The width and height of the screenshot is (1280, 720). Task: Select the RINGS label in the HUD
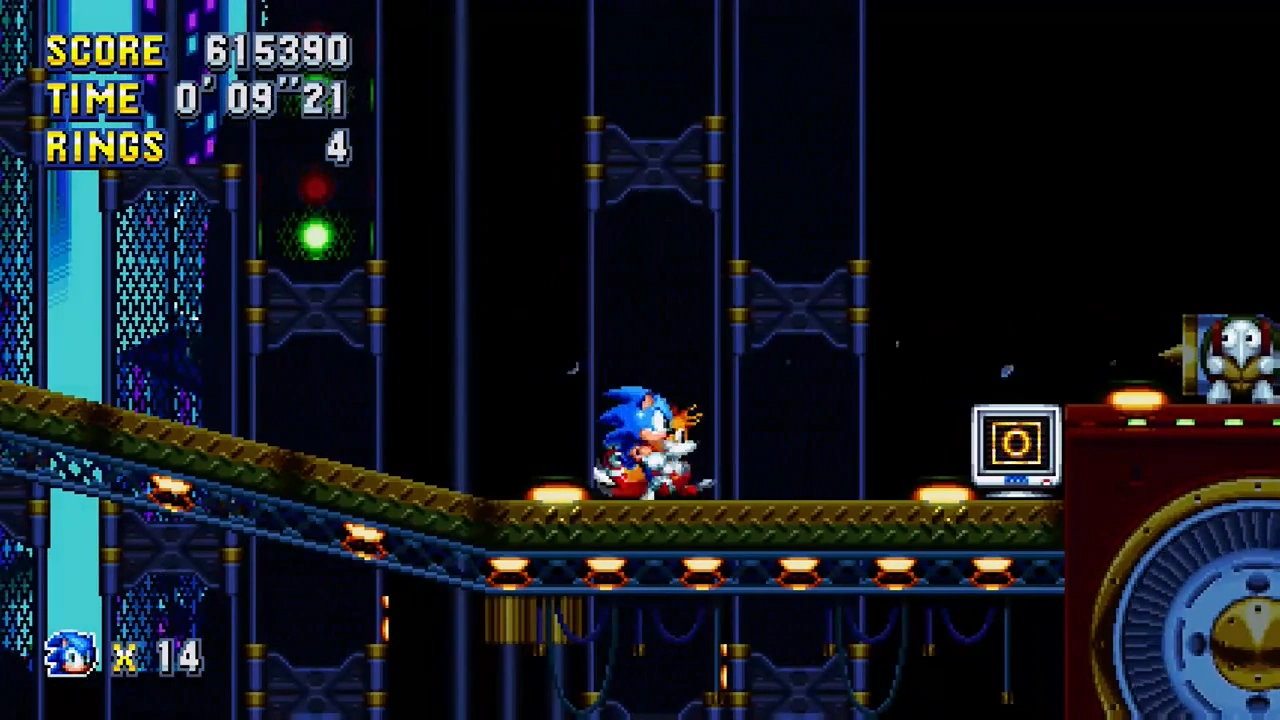click(105, 148)
